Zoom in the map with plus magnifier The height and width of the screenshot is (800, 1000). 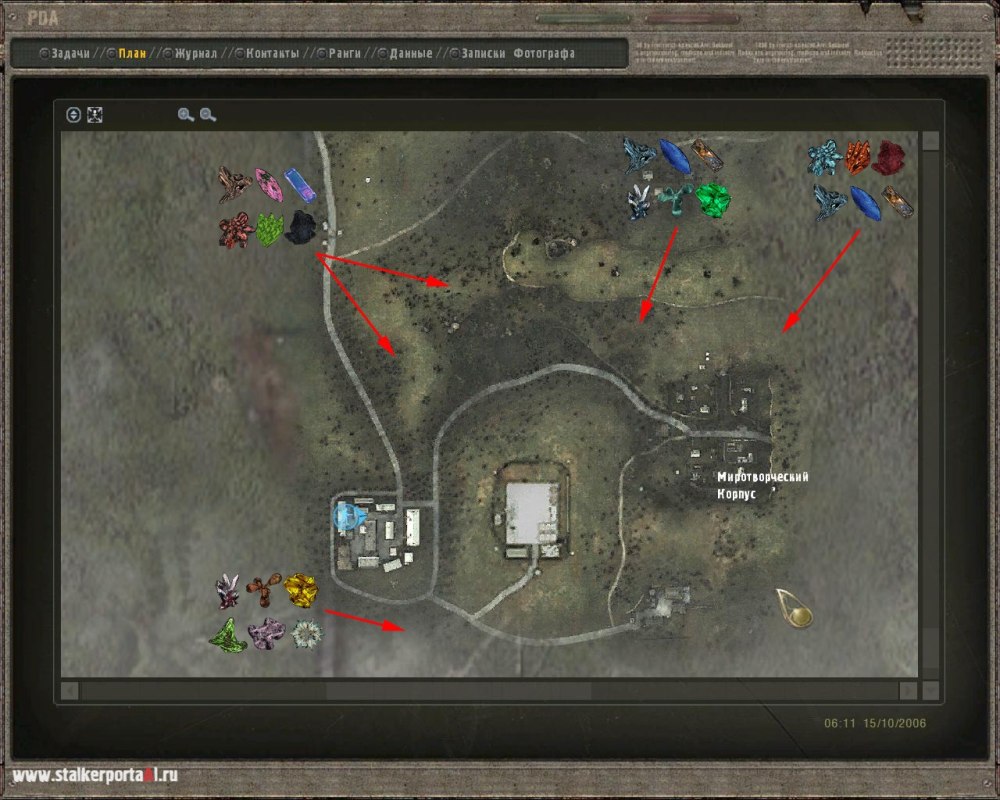(x=185, y=115)
